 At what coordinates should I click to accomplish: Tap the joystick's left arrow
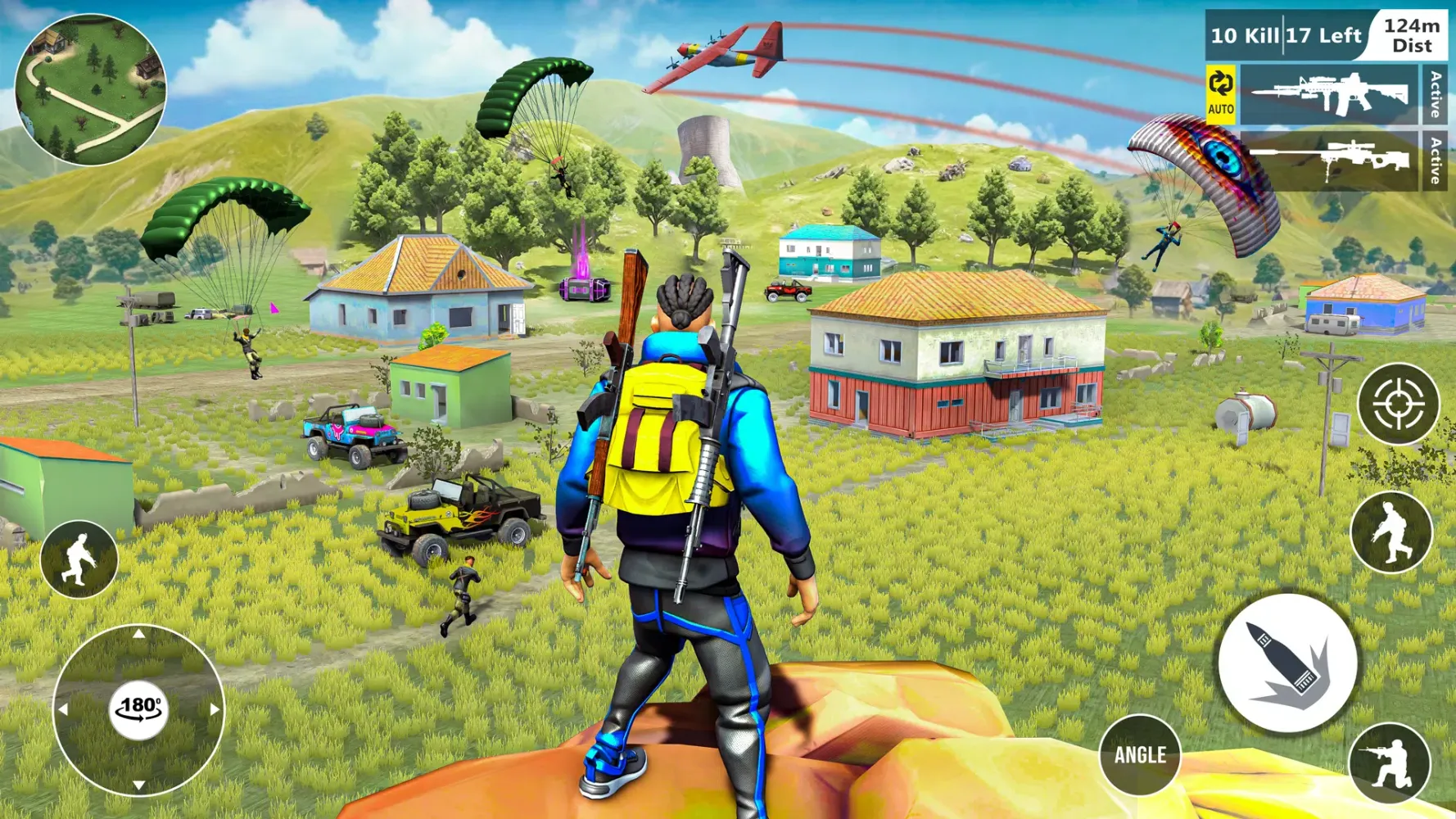click(x=63, y=709)
